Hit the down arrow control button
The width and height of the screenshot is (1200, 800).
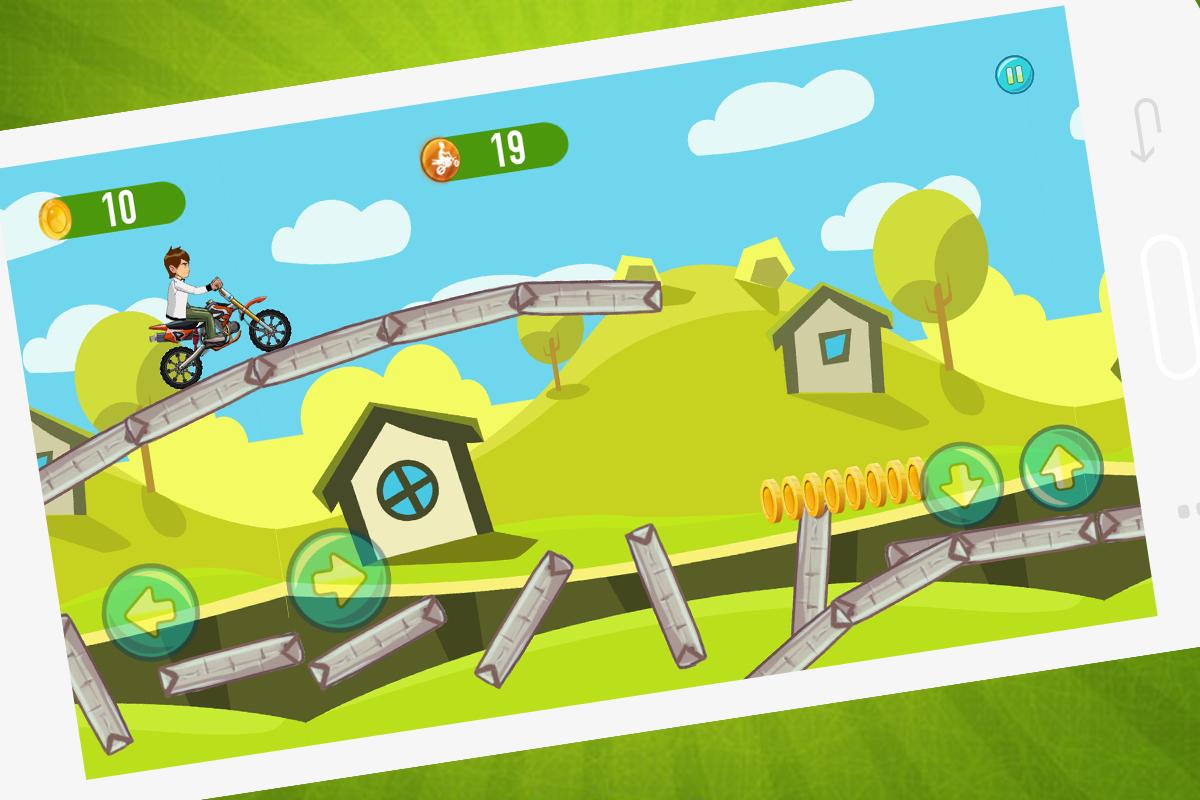tap(962, 484)
